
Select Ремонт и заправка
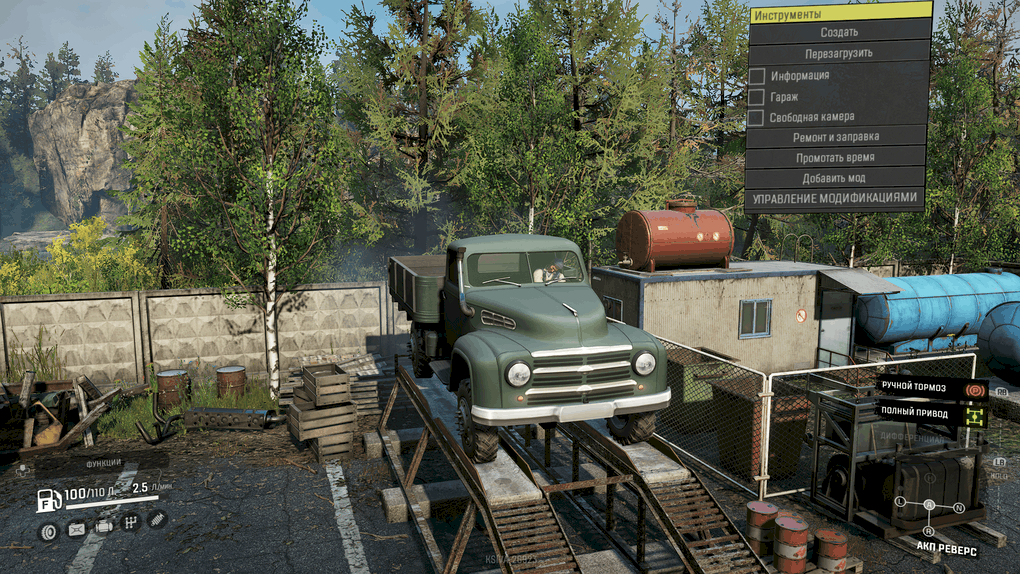pyautogui.click(x=836, y=137)
